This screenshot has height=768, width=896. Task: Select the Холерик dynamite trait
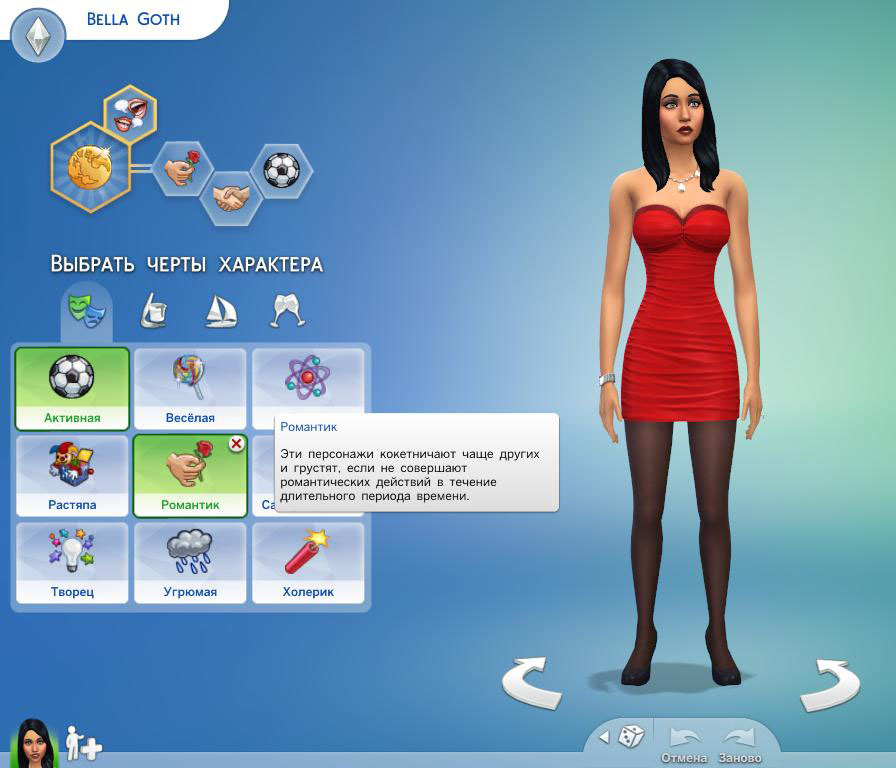309,562
